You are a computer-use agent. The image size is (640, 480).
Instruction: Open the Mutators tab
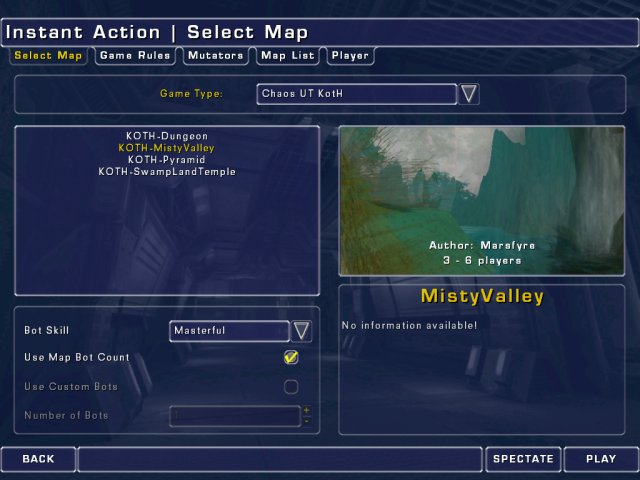pyautogui.click(x=215, y=56)
